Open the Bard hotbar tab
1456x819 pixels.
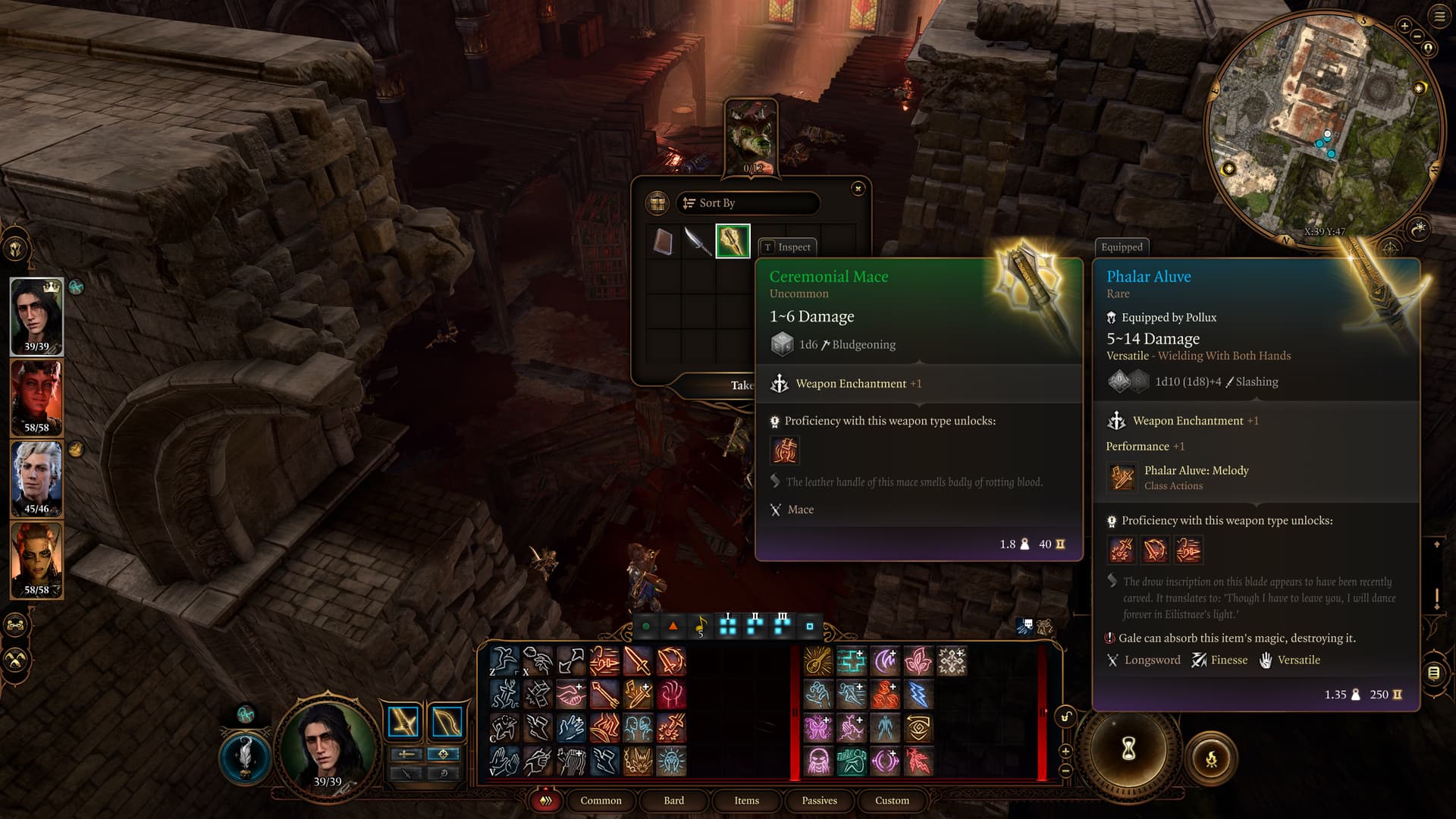(x=673, y=800)
